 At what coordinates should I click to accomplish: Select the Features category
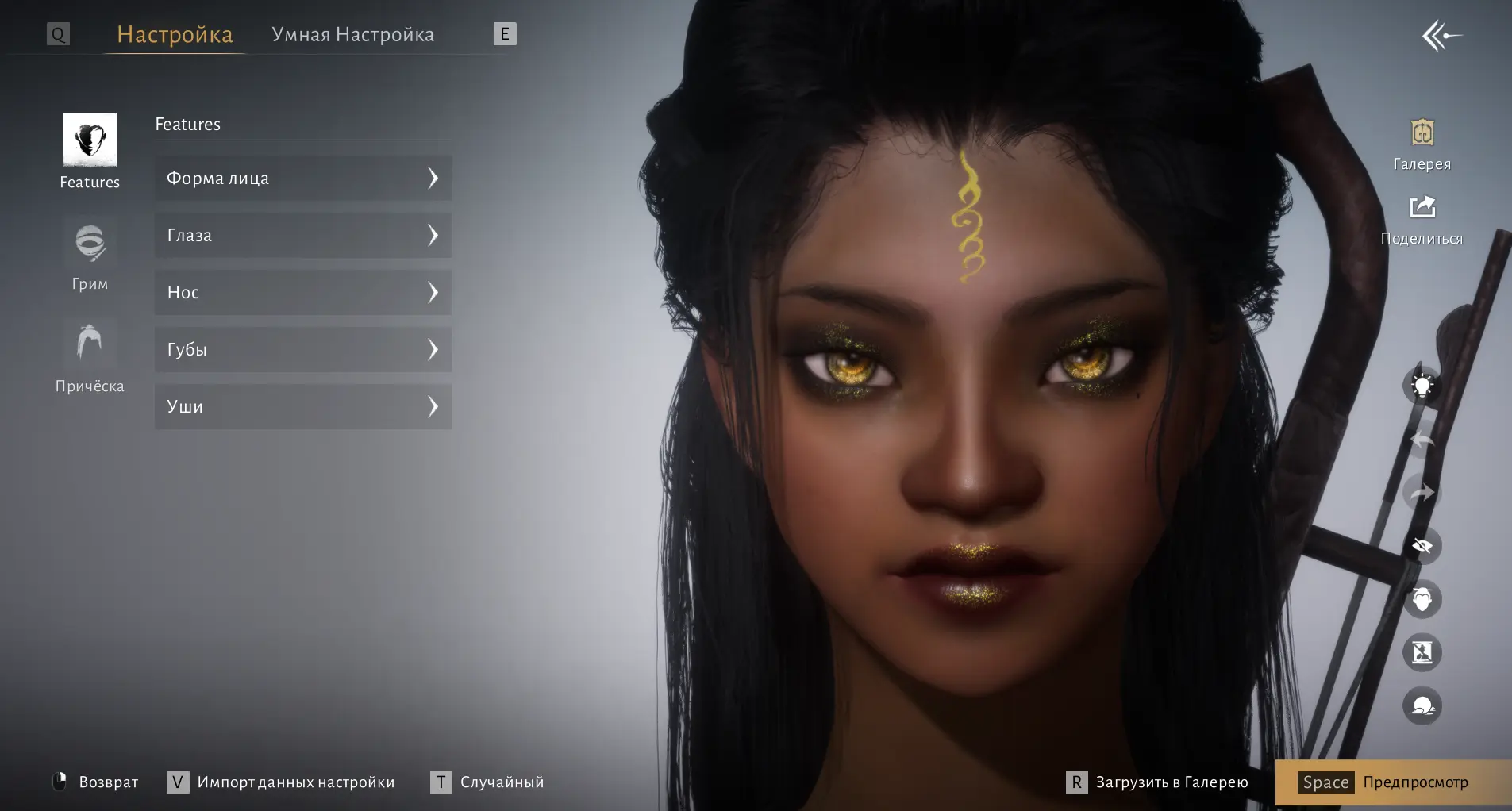90,151
